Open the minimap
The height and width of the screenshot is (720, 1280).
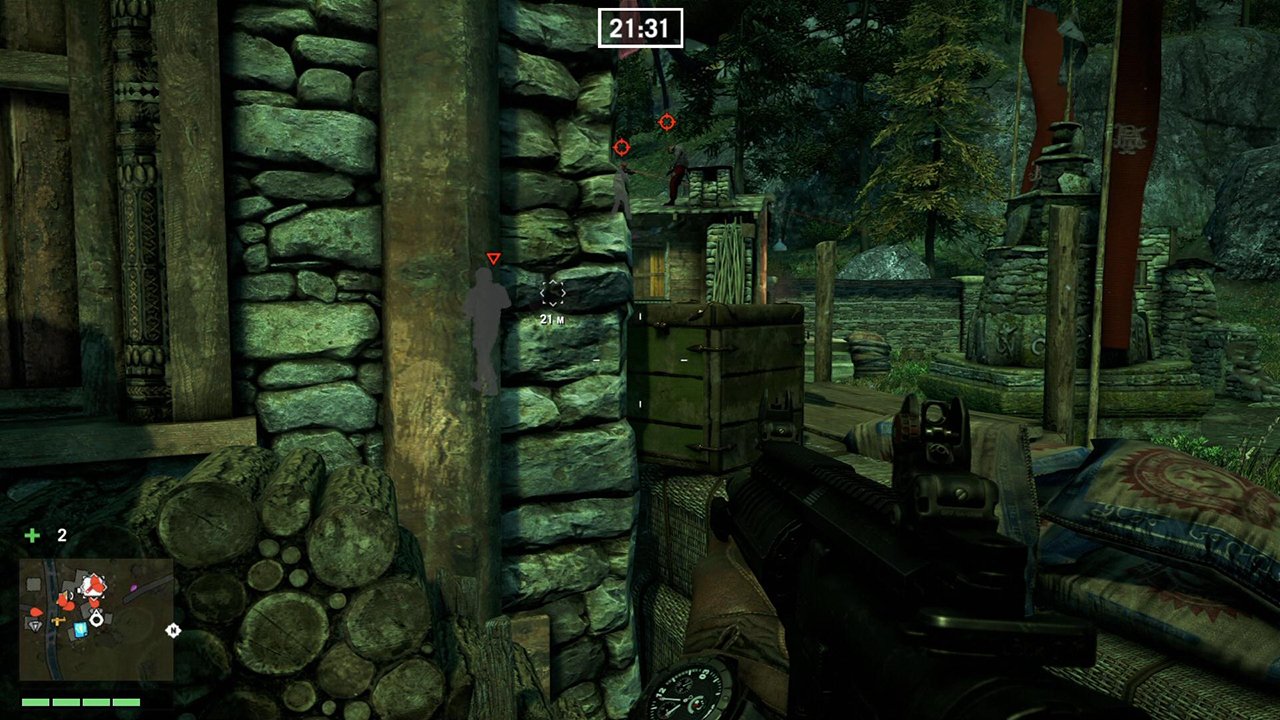point(96,619)
